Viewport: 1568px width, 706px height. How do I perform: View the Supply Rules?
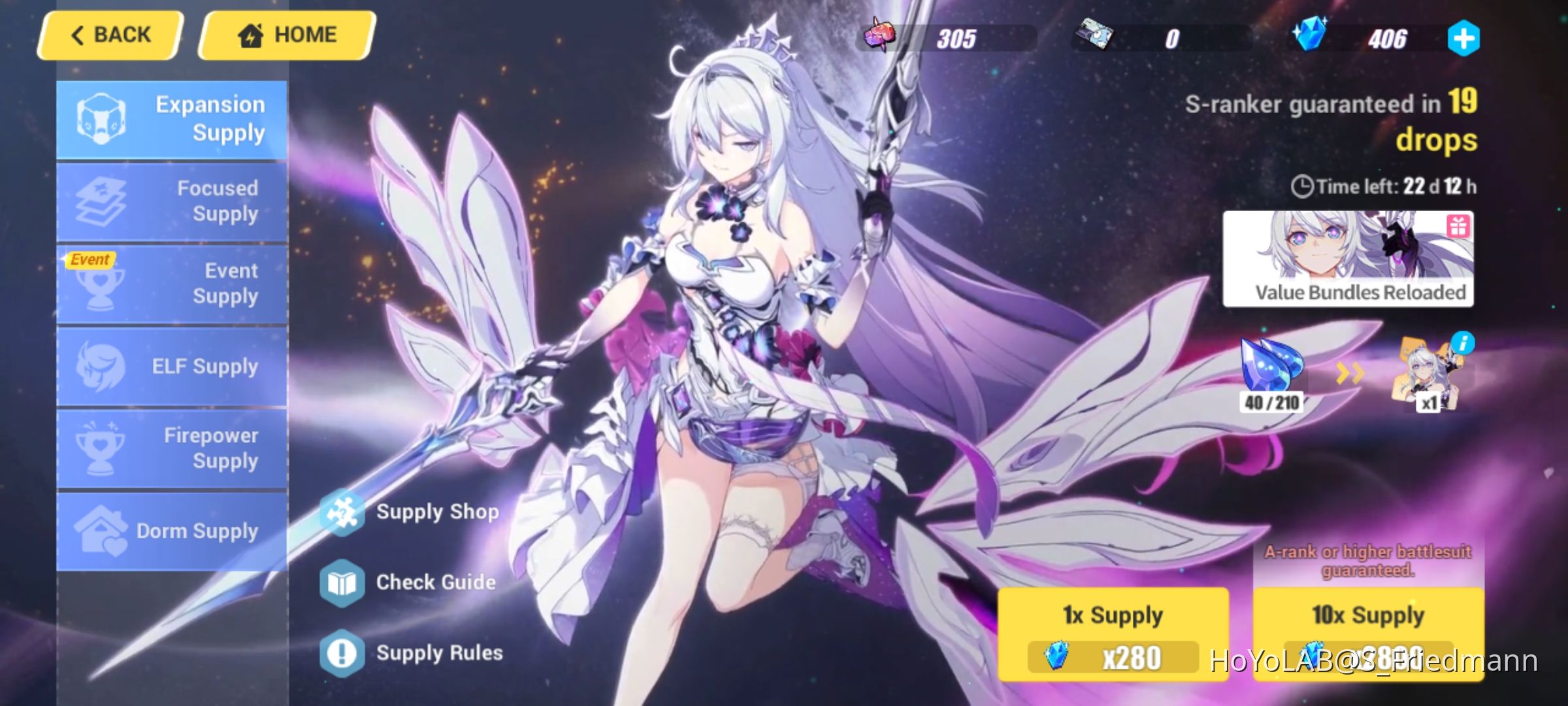point(439,652)
